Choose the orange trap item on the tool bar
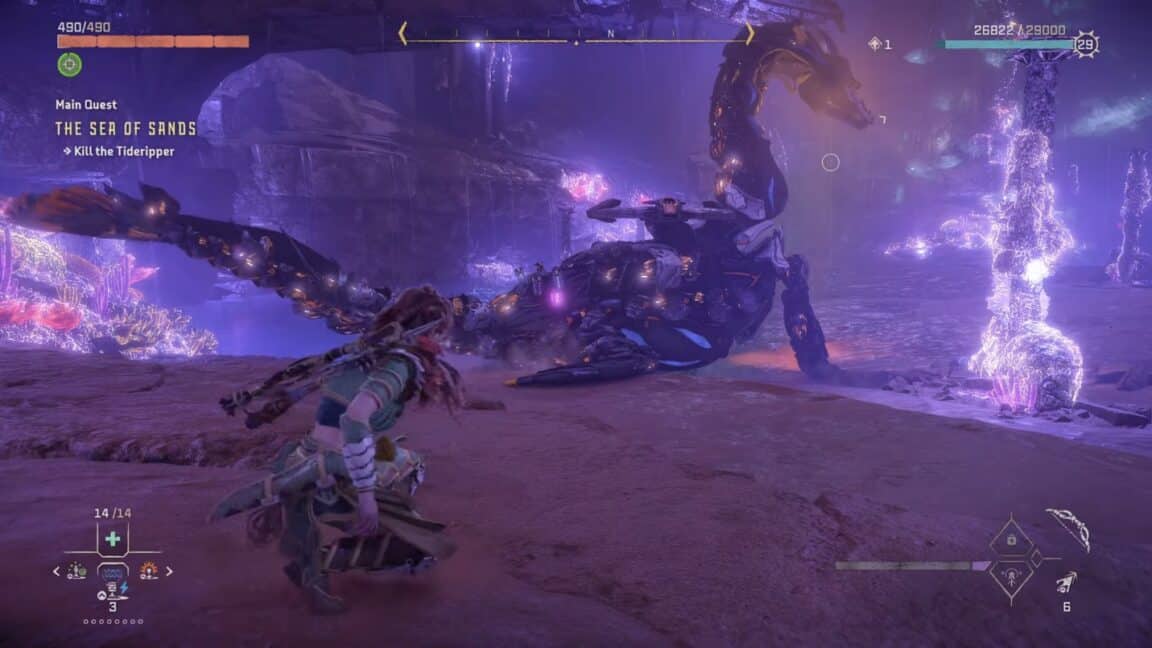This screenshot has width=1152, height=648. pos(148,571)
